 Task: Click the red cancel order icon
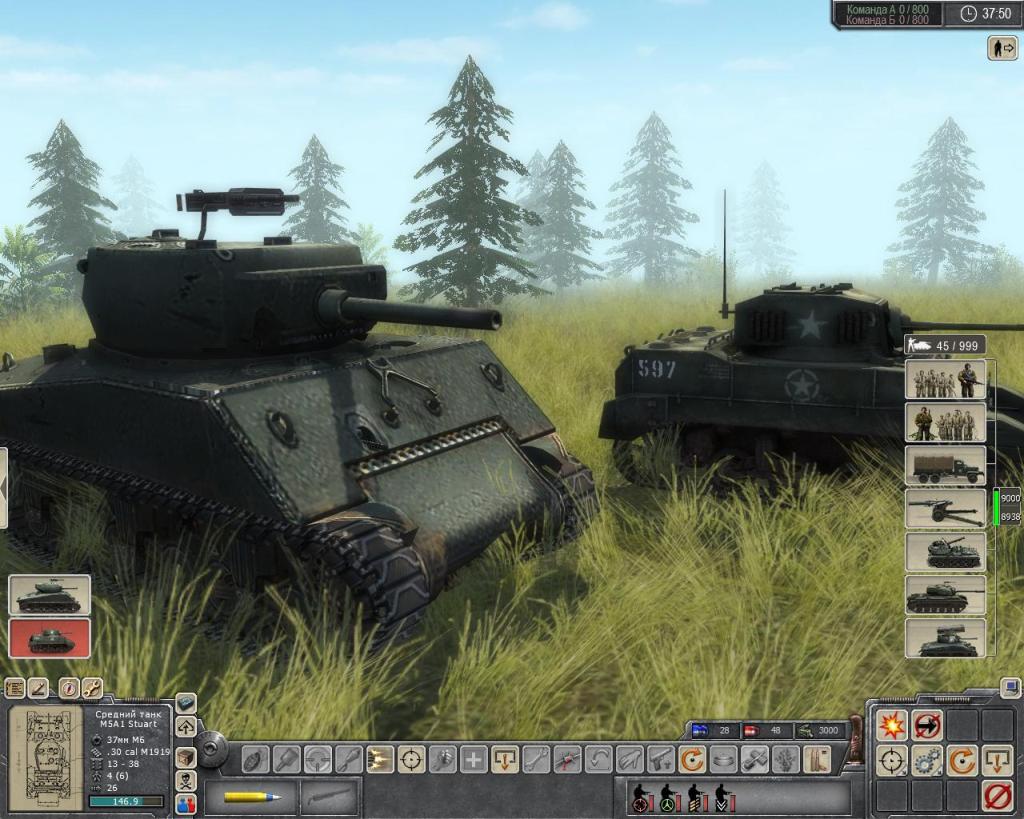pyautogui.click(x=996, y=796)
